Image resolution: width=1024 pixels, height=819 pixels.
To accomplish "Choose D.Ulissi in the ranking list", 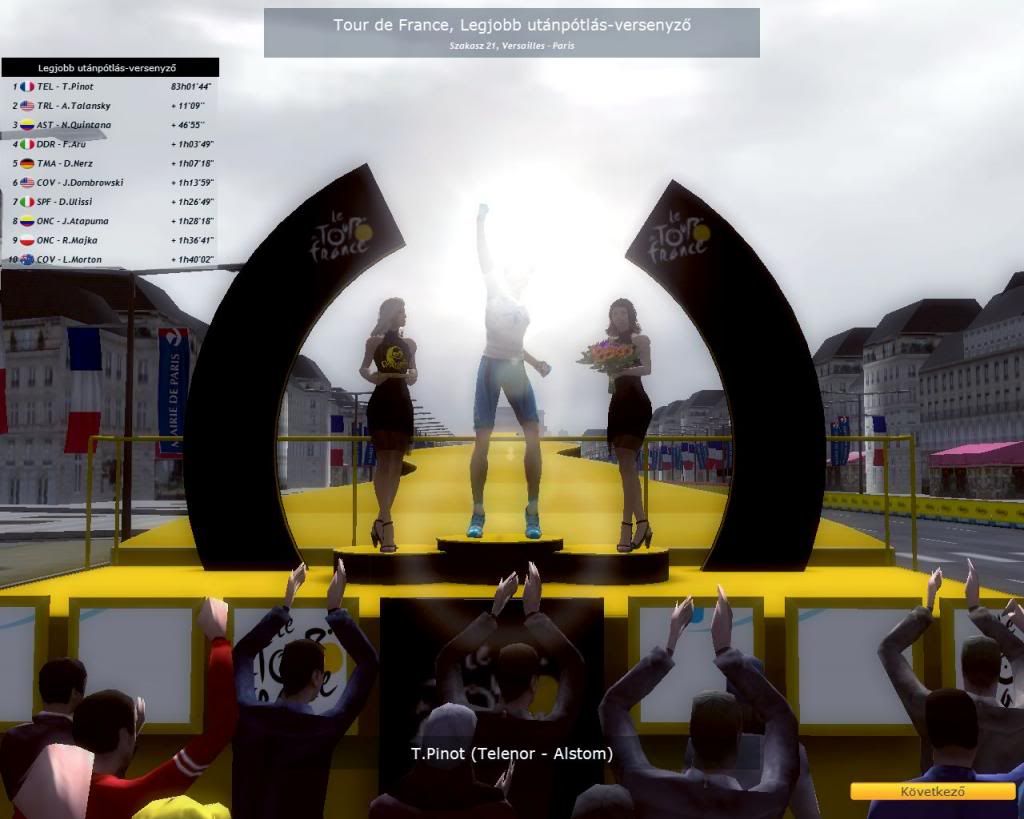I will point(110,202).
